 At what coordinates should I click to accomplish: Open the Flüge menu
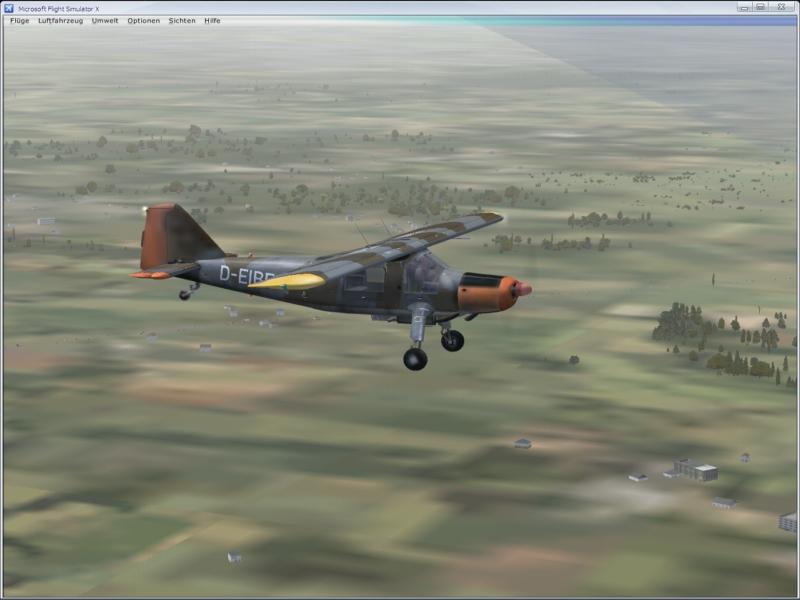[19, 20]
